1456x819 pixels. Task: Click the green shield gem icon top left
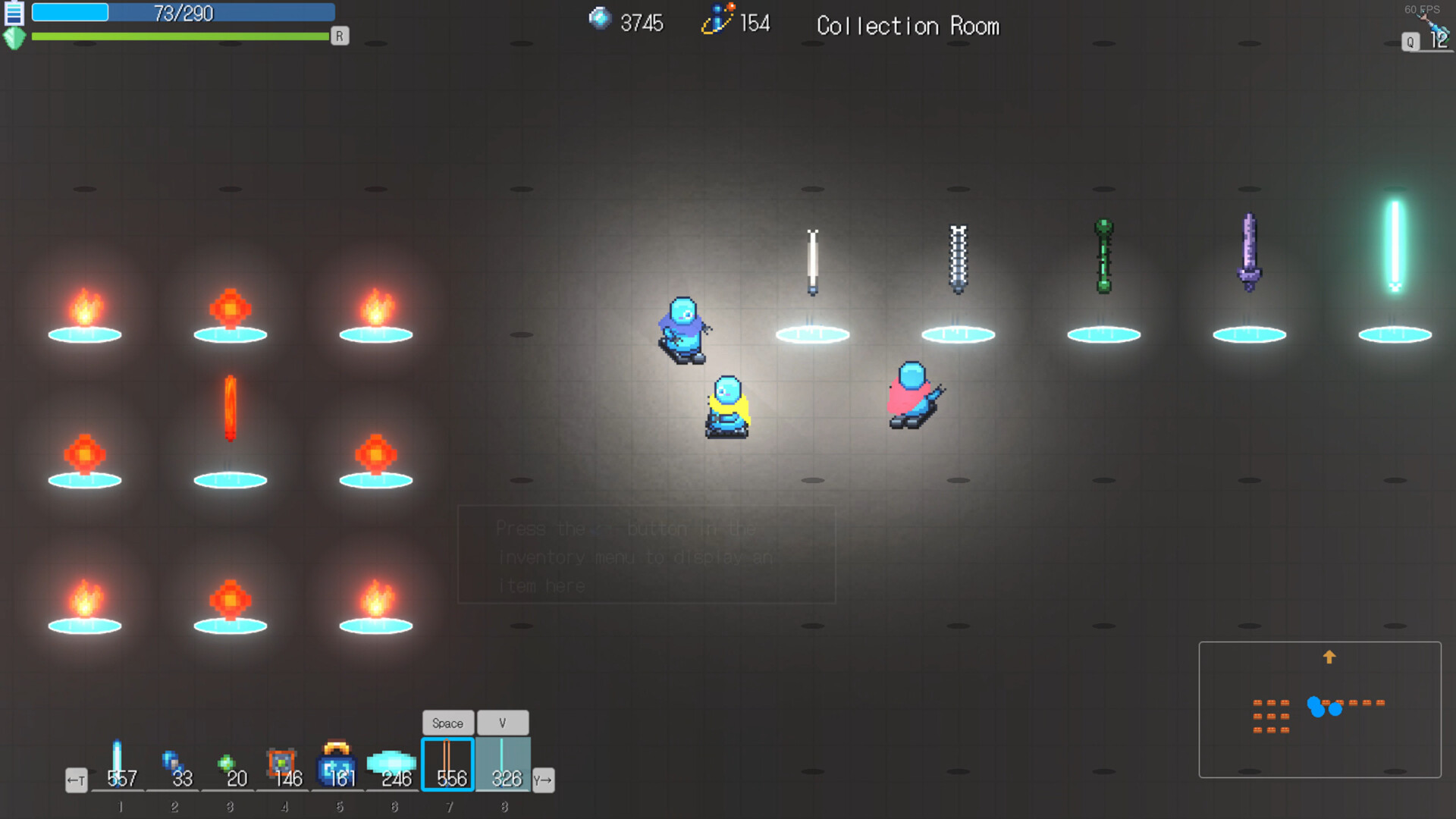click(13, 37)
